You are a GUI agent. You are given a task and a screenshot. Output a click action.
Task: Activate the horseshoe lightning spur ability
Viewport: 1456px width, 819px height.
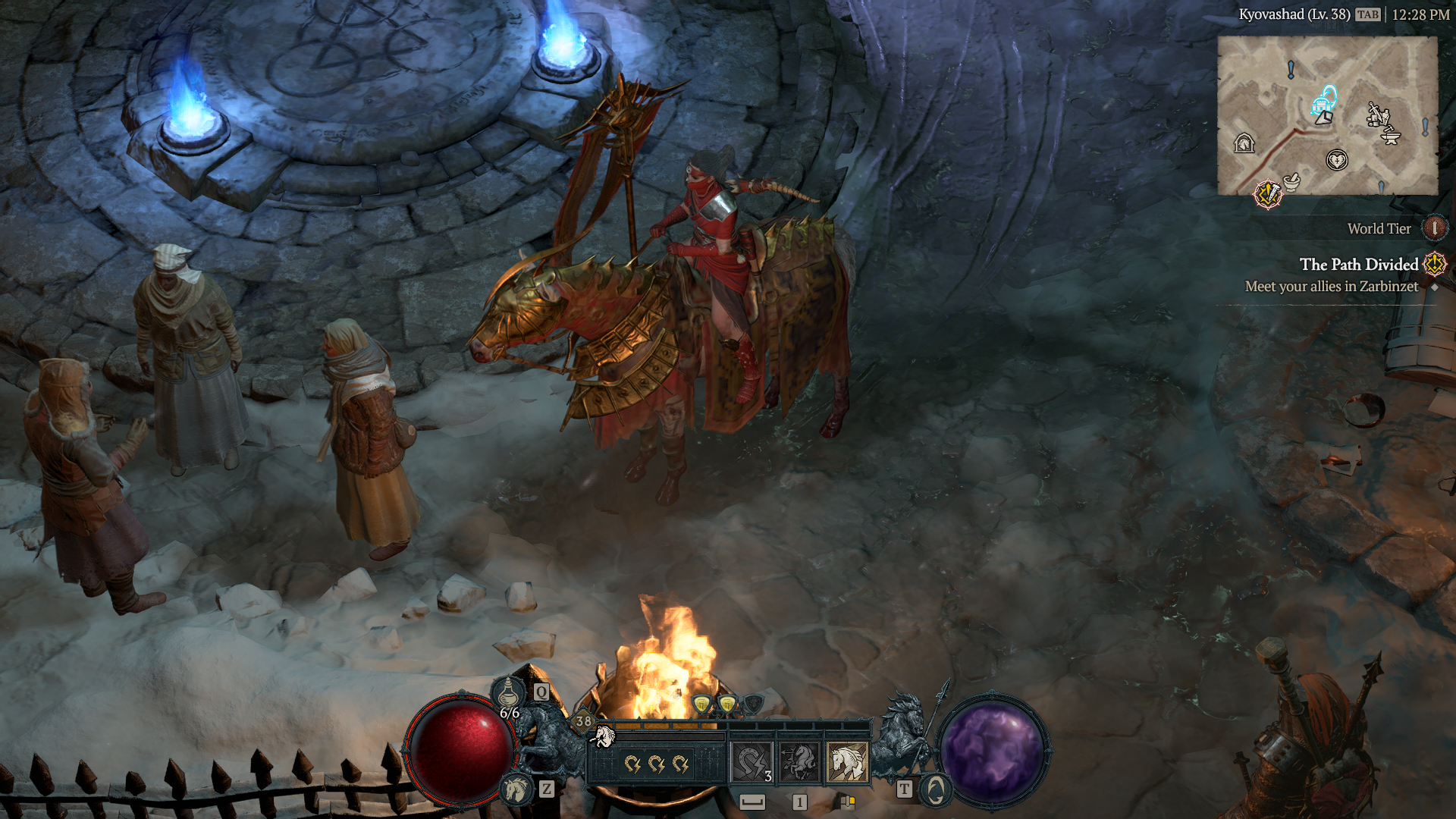[x=752, y=762]
